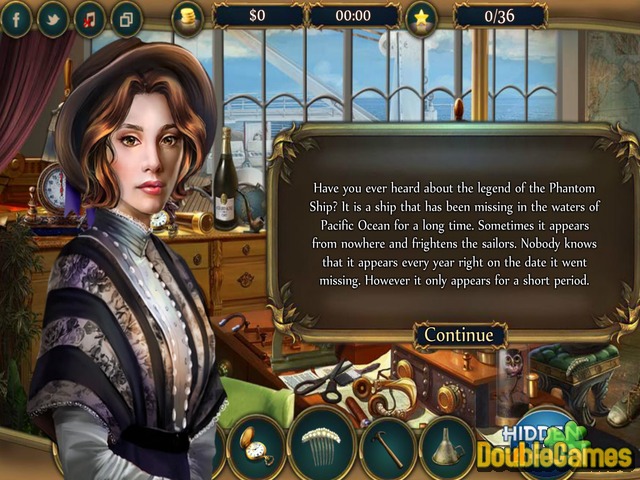The height and width of the screenshot is (480, 640).
Task: Click the gold star icon
Action: pyautogui.click(x=421, y=16)
